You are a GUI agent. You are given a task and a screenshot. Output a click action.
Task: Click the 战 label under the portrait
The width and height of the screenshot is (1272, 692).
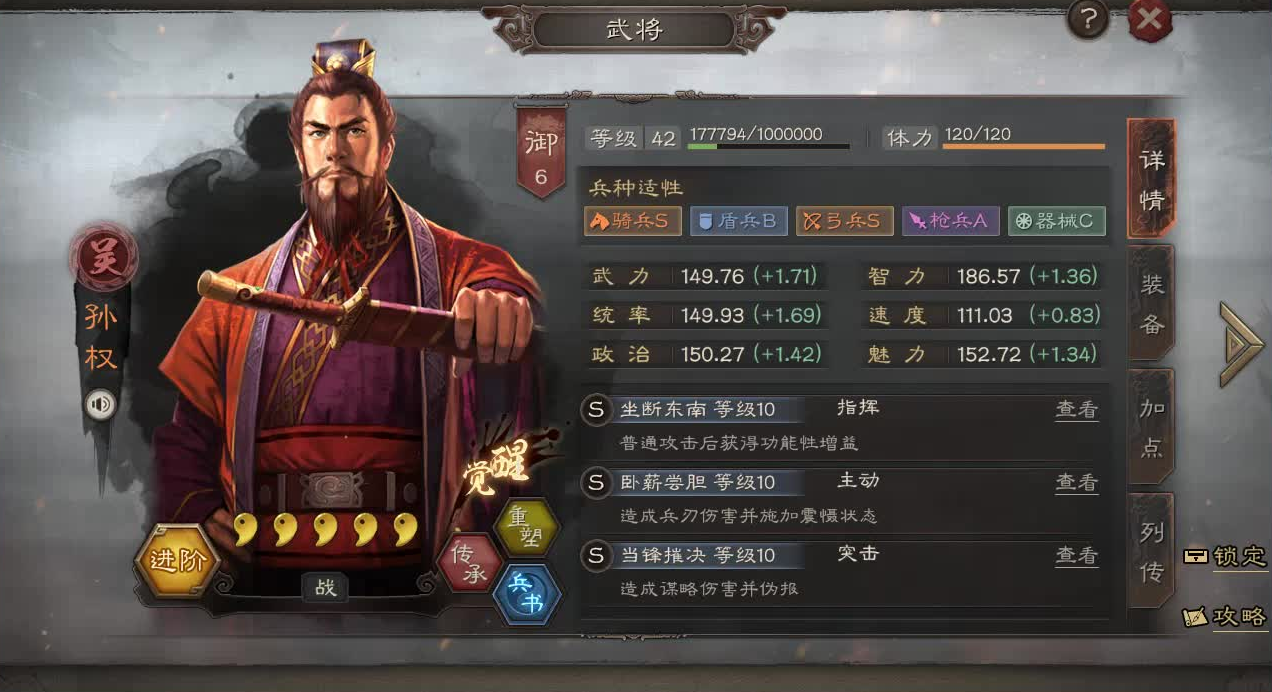325,588
